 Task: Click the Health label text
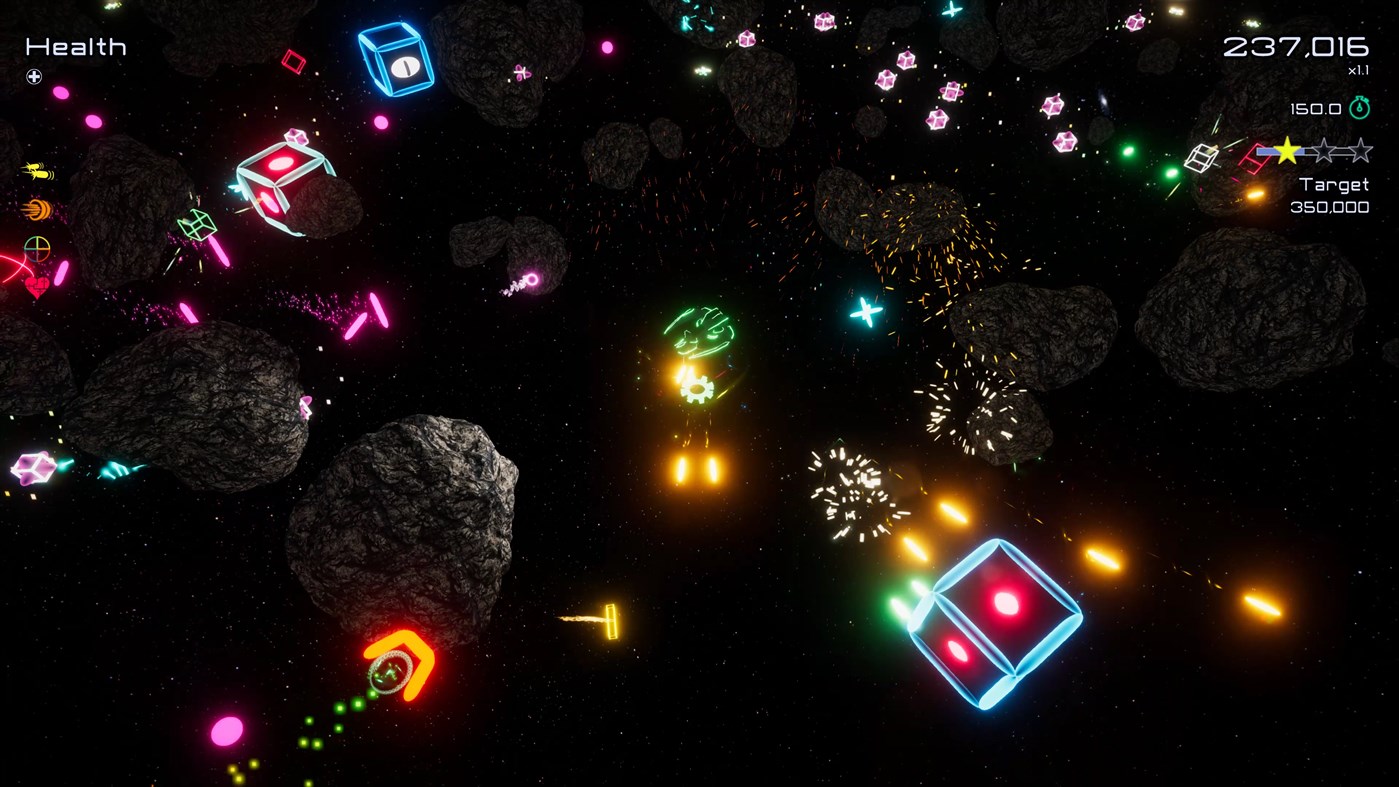tap(75, 46)
